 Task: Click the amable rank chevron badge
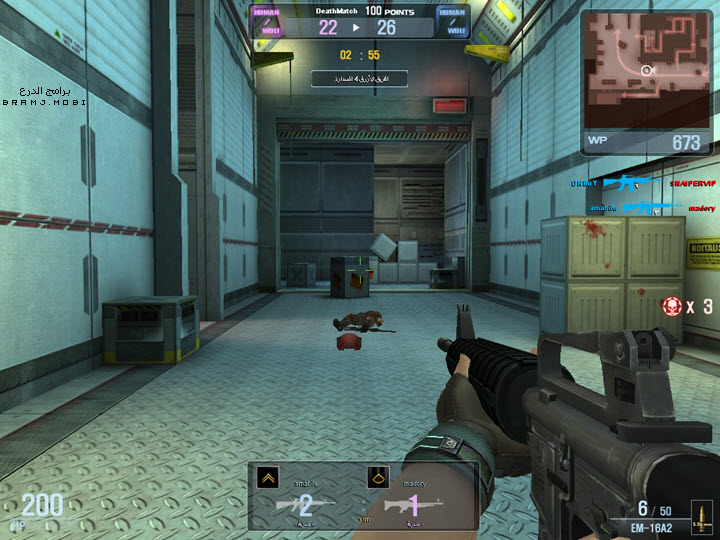pyautogui.click(x=266, y=478)
